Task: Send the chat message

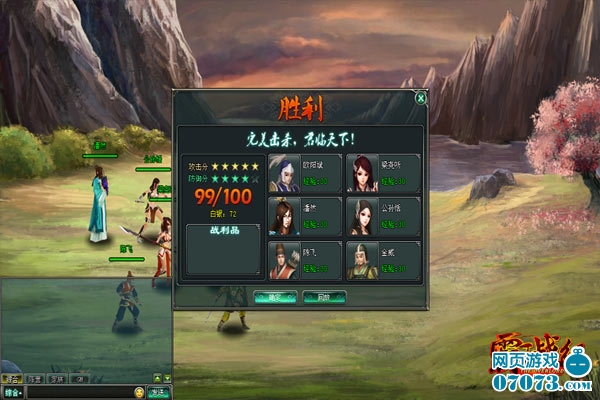Action: coord(157,392)
